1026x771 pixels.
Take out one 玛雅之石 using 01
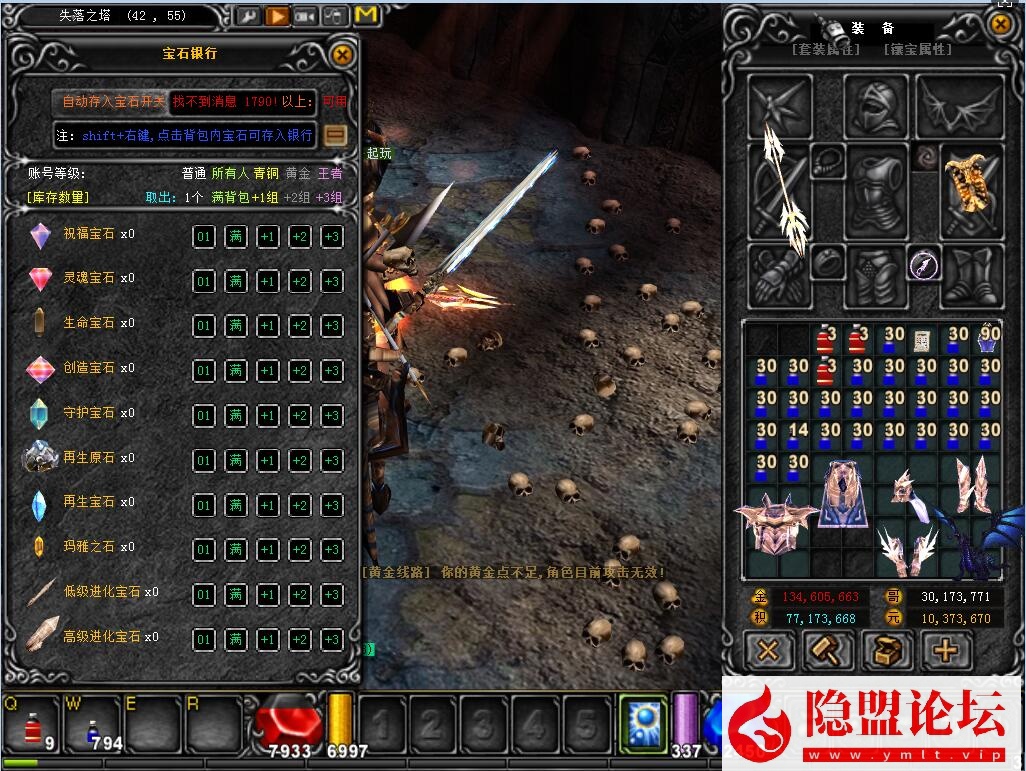203,550
